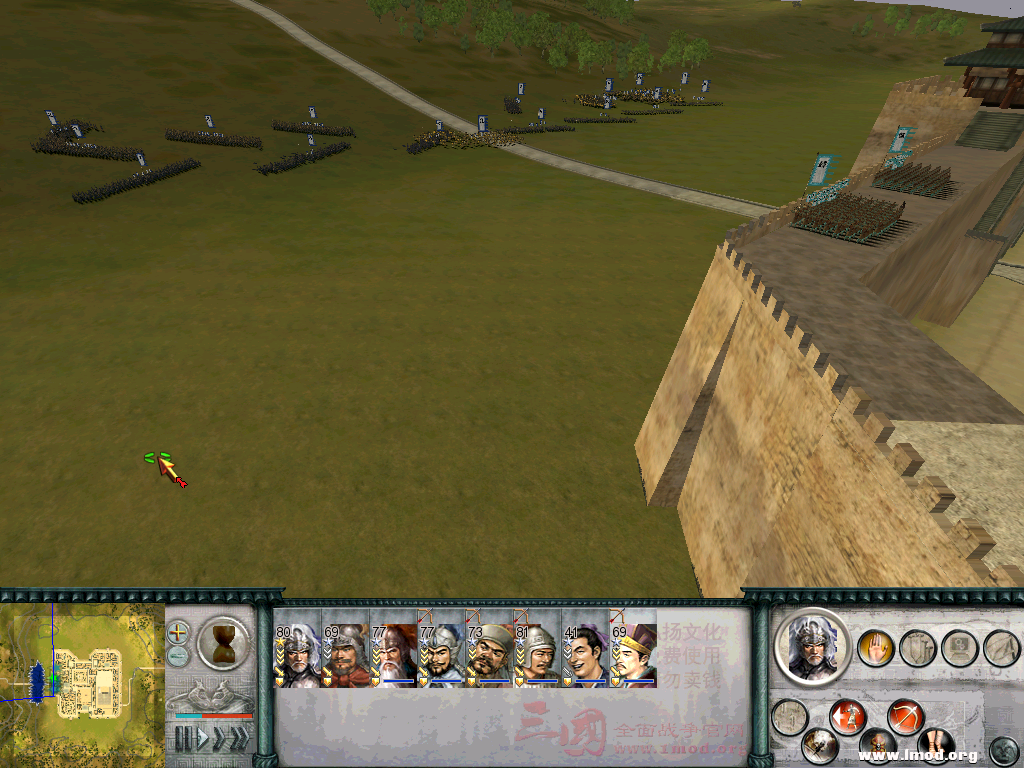Zoom in the minimap with plus button
This screenshot has width=1024, height=768.
coord(178,632)
